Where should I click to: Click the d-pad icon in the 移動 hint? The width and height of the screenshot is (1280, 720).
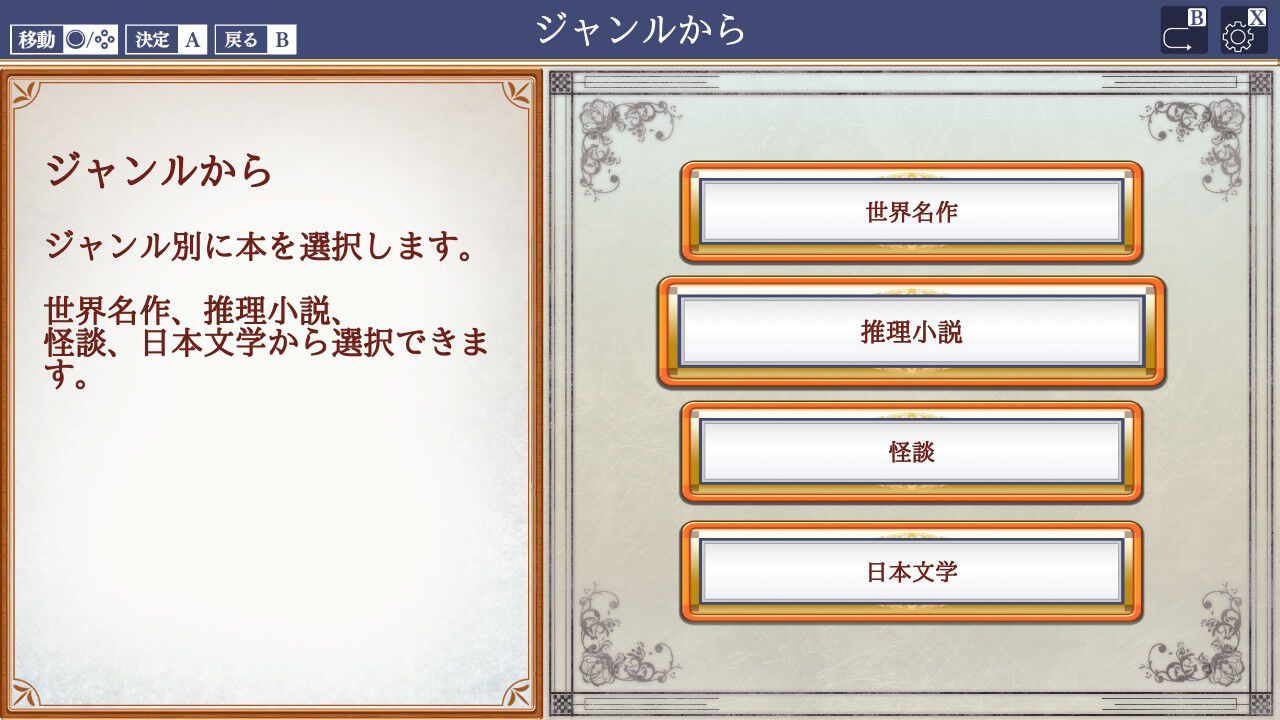(103, 39)
